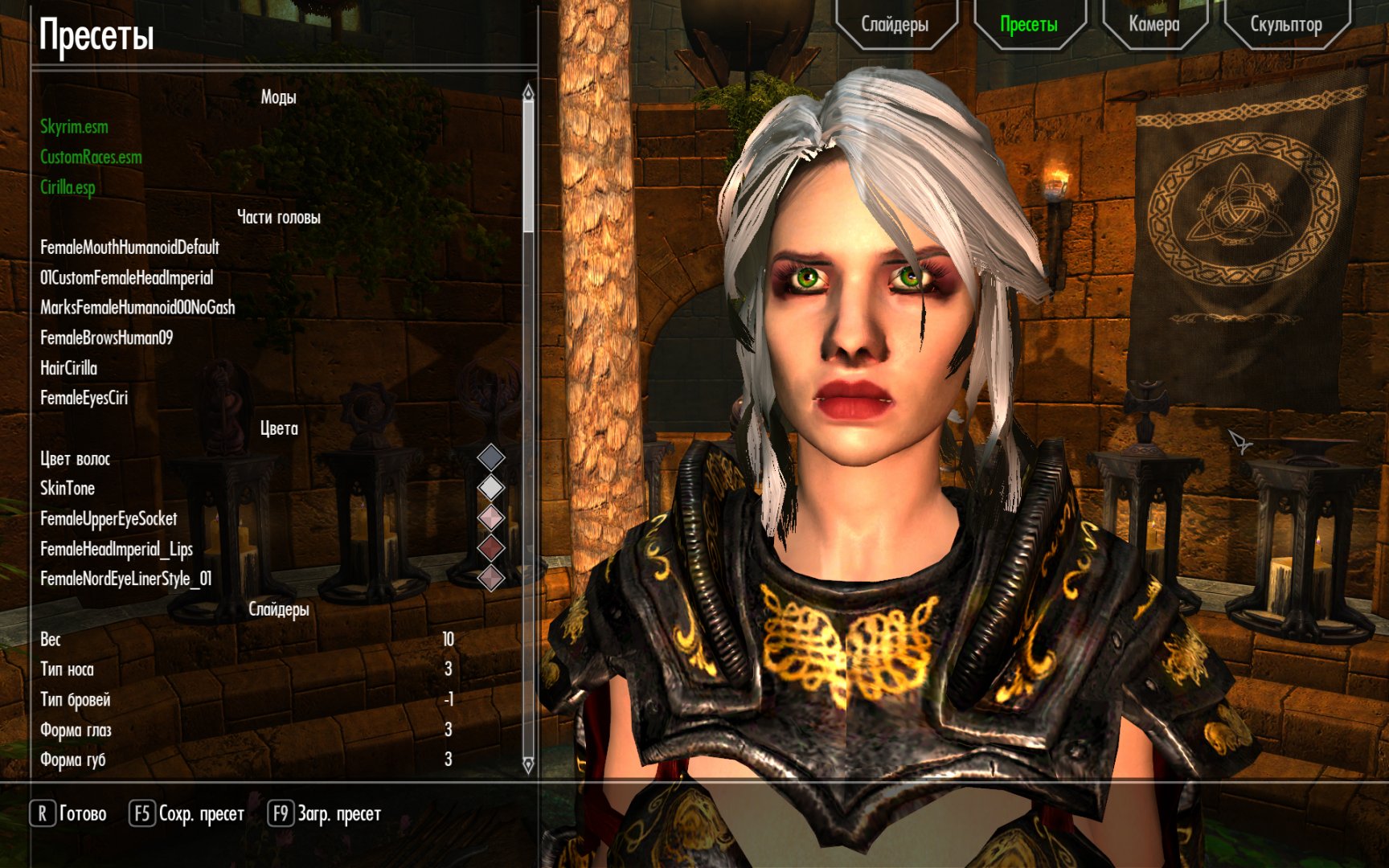Viewport: 1389px width, 868px height.
Task: Select the FemaleNordEyeLinerStyle_01 color swatch
Action: (x=490, y=578)
